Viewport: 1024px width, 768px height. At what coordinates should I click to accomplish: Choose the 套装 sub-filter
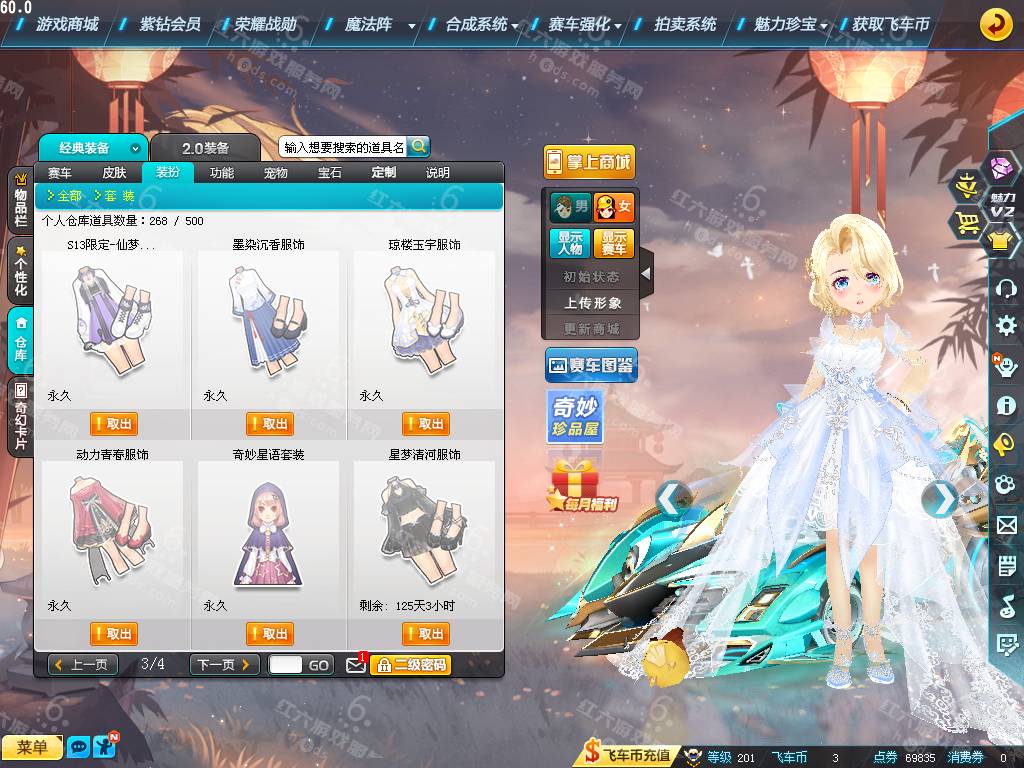[115, 196]
